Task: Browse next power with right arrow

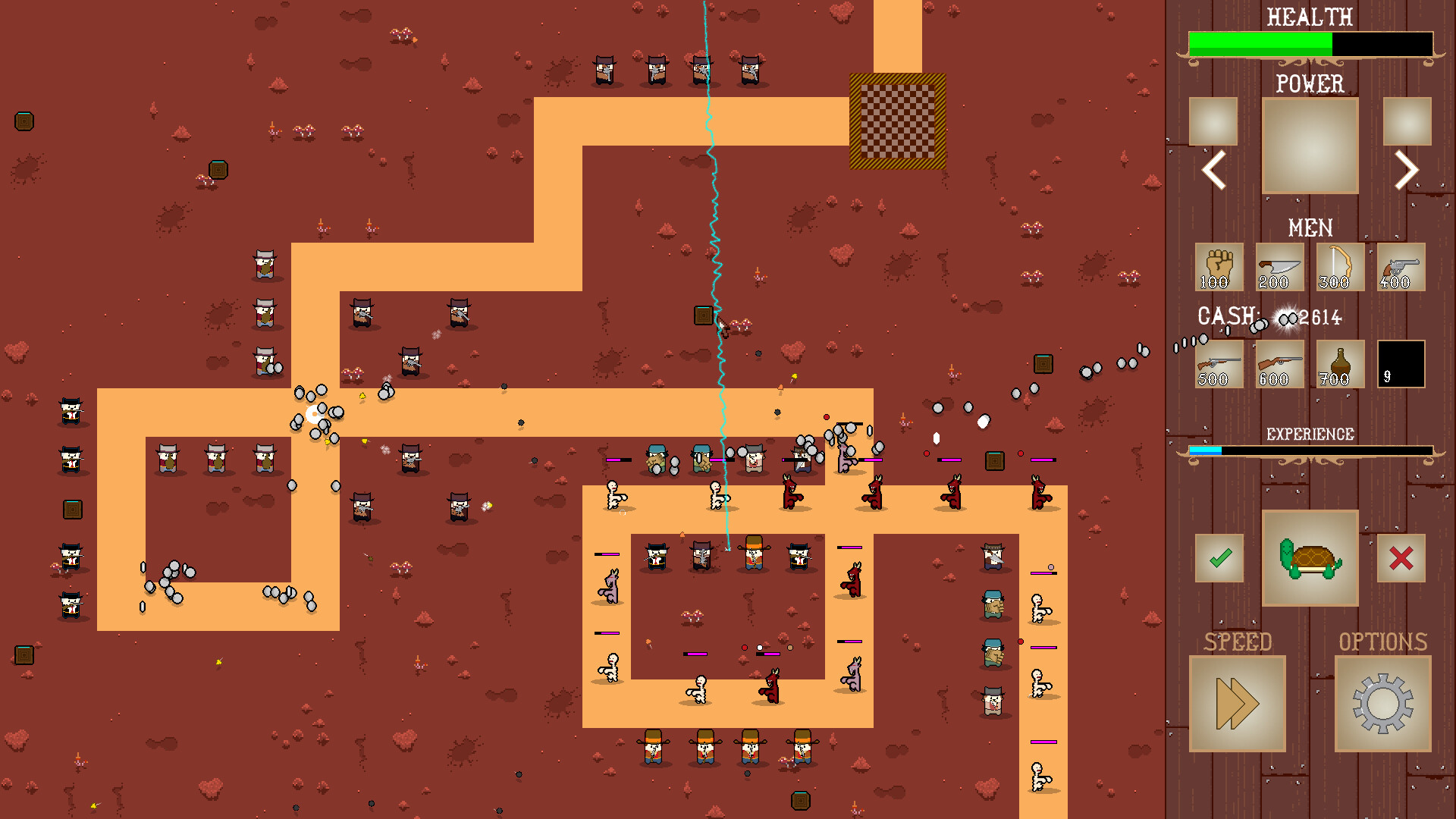Action: pyautogui.click(x=1407, y=171)
